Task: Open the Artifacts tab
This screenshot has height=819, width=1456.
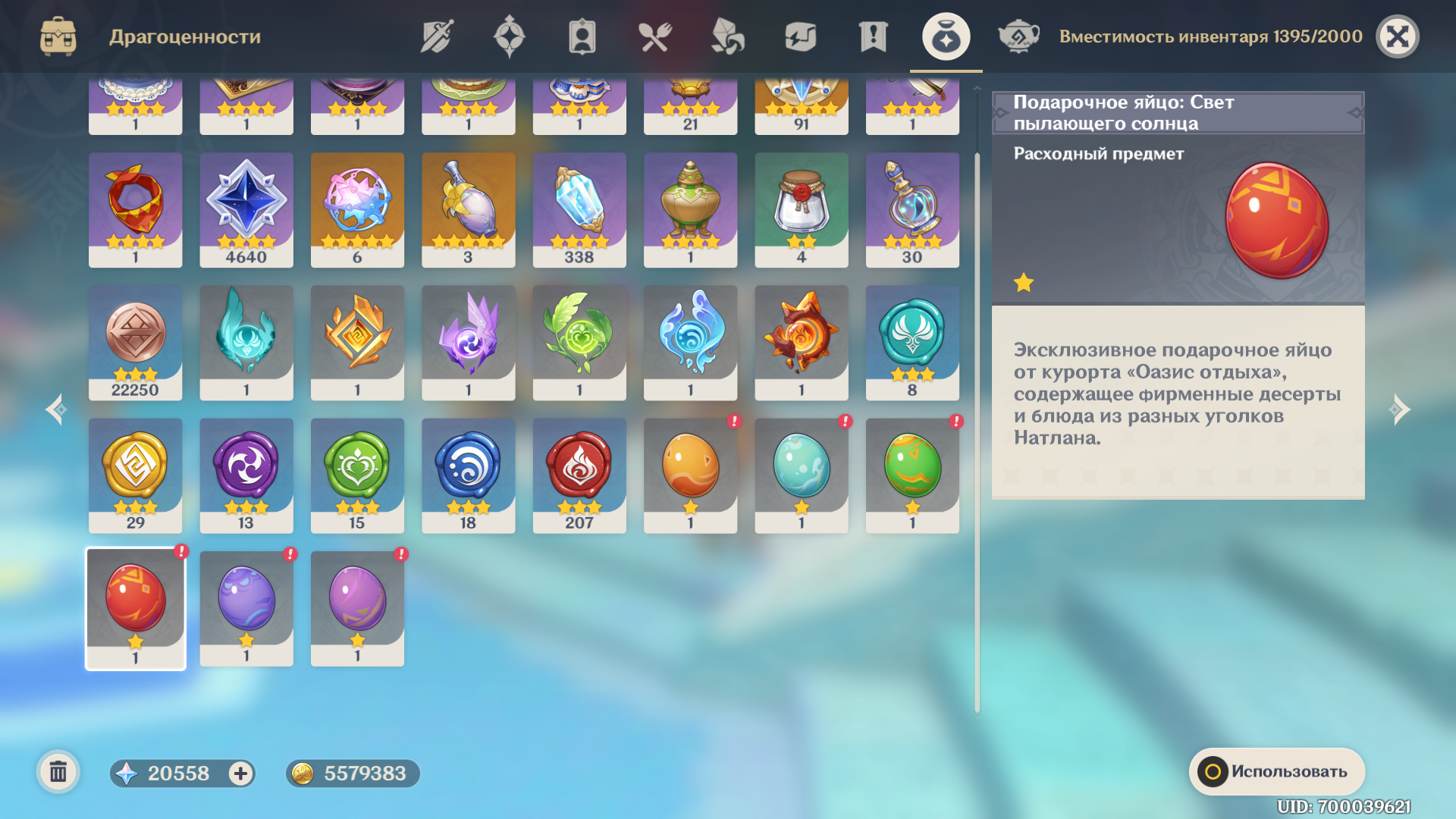Action: pos(509,36)
